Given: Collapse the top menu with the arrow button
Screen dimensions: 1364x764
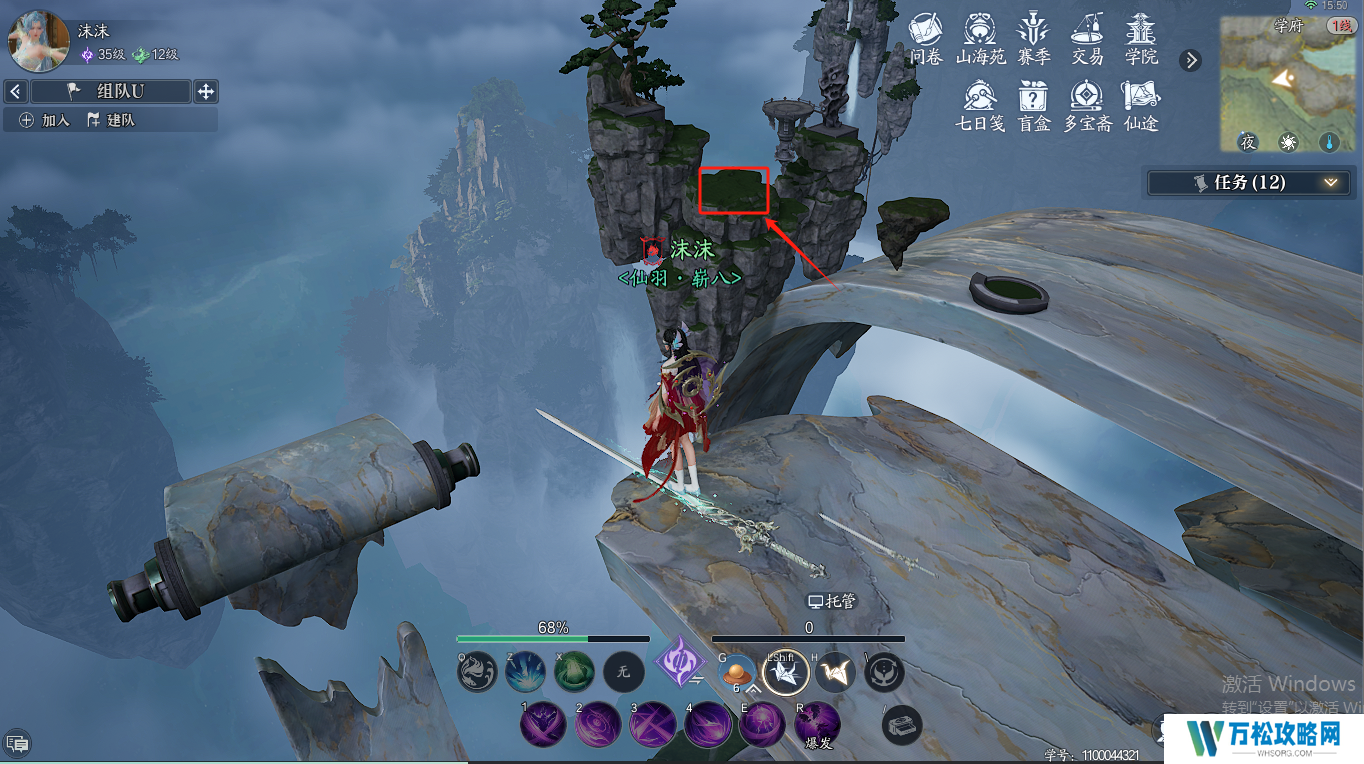Looking at the screenshot, I should pyautogui.click(x=1190, y=60).
